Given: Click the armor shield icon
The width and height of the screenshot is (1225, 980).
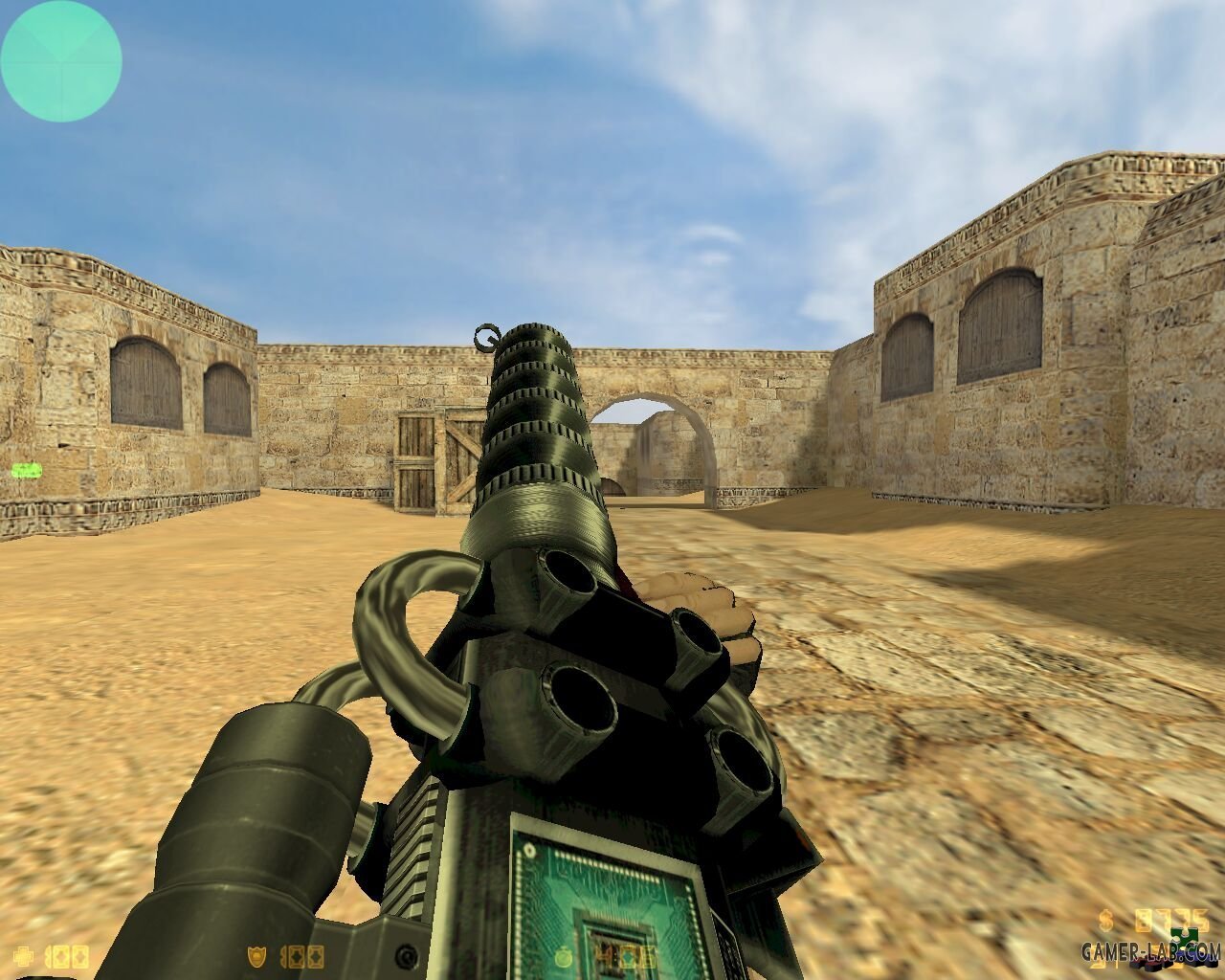Looking at the screenshot, I should click(x=256, y=955).
